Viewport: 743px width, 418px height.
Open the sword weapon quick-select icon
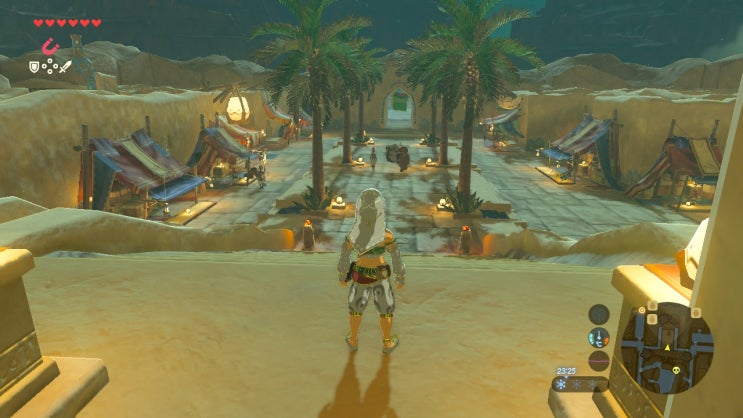click(66, 67)
